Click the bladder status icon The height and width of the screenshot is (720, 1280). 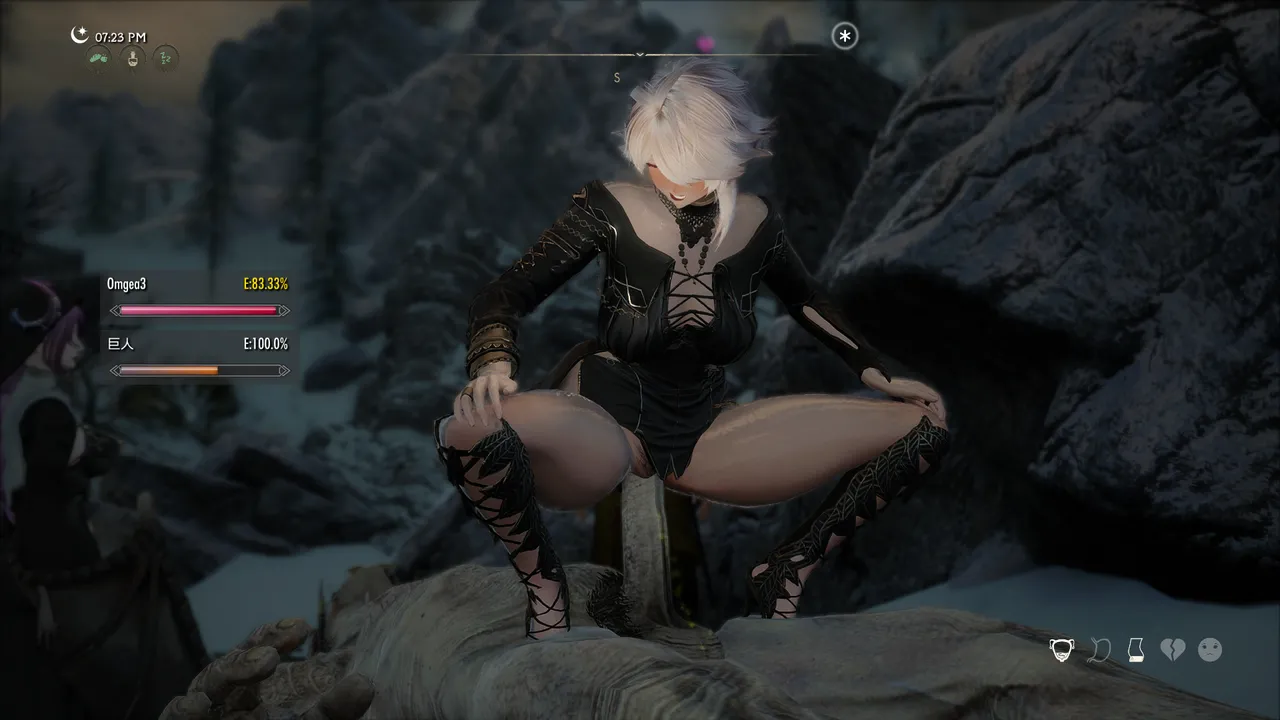click(1062, 650)
